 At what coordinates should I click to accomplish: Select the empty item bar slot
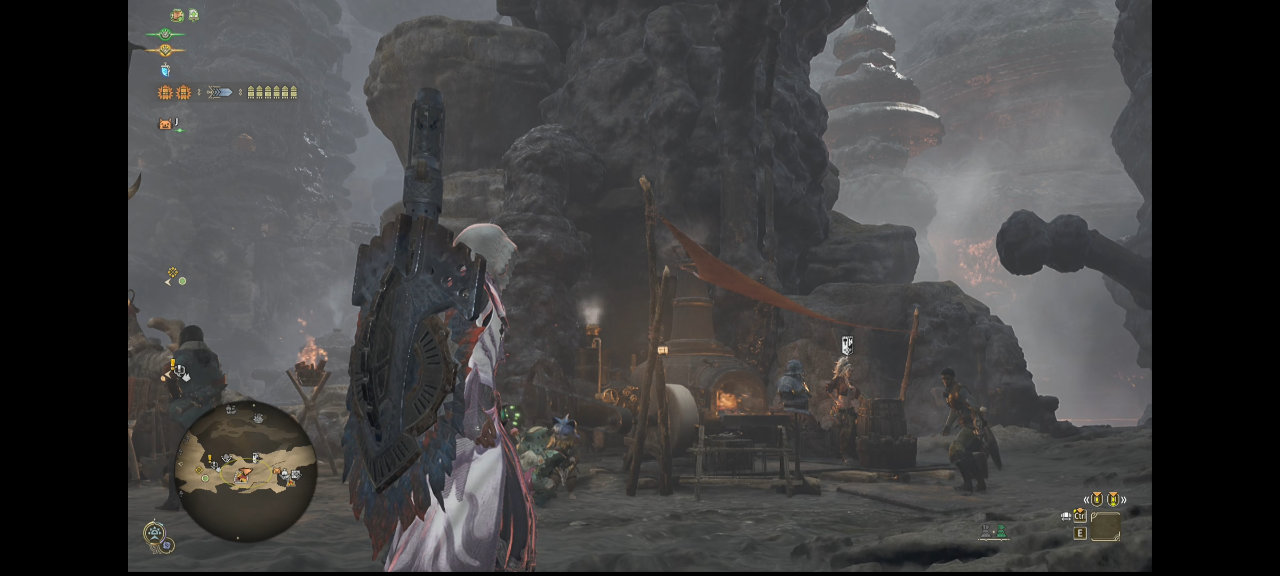(x=1105, y=527)
